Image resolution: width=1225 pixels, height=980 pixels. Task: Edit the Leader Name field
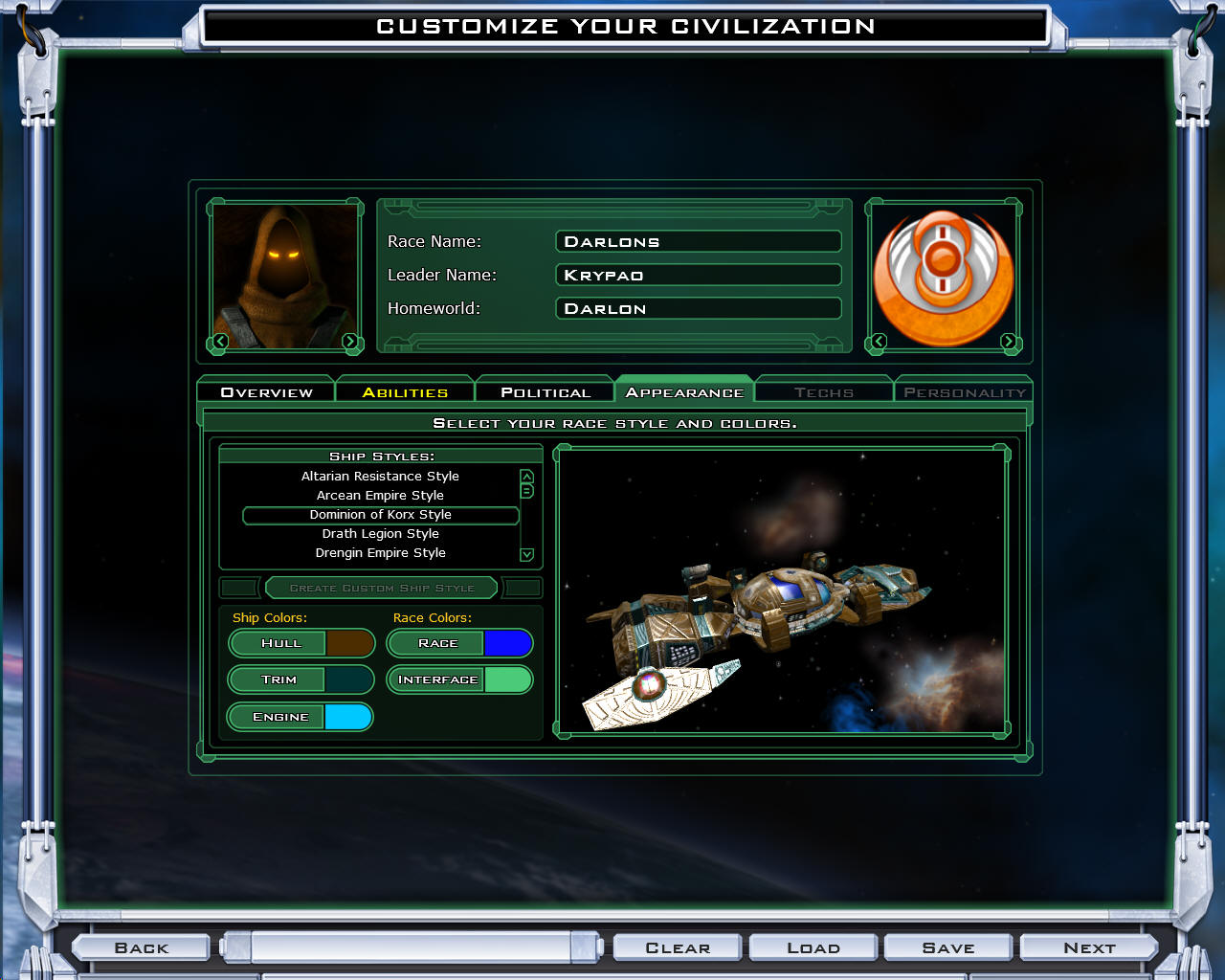click(x=698, y=275)
